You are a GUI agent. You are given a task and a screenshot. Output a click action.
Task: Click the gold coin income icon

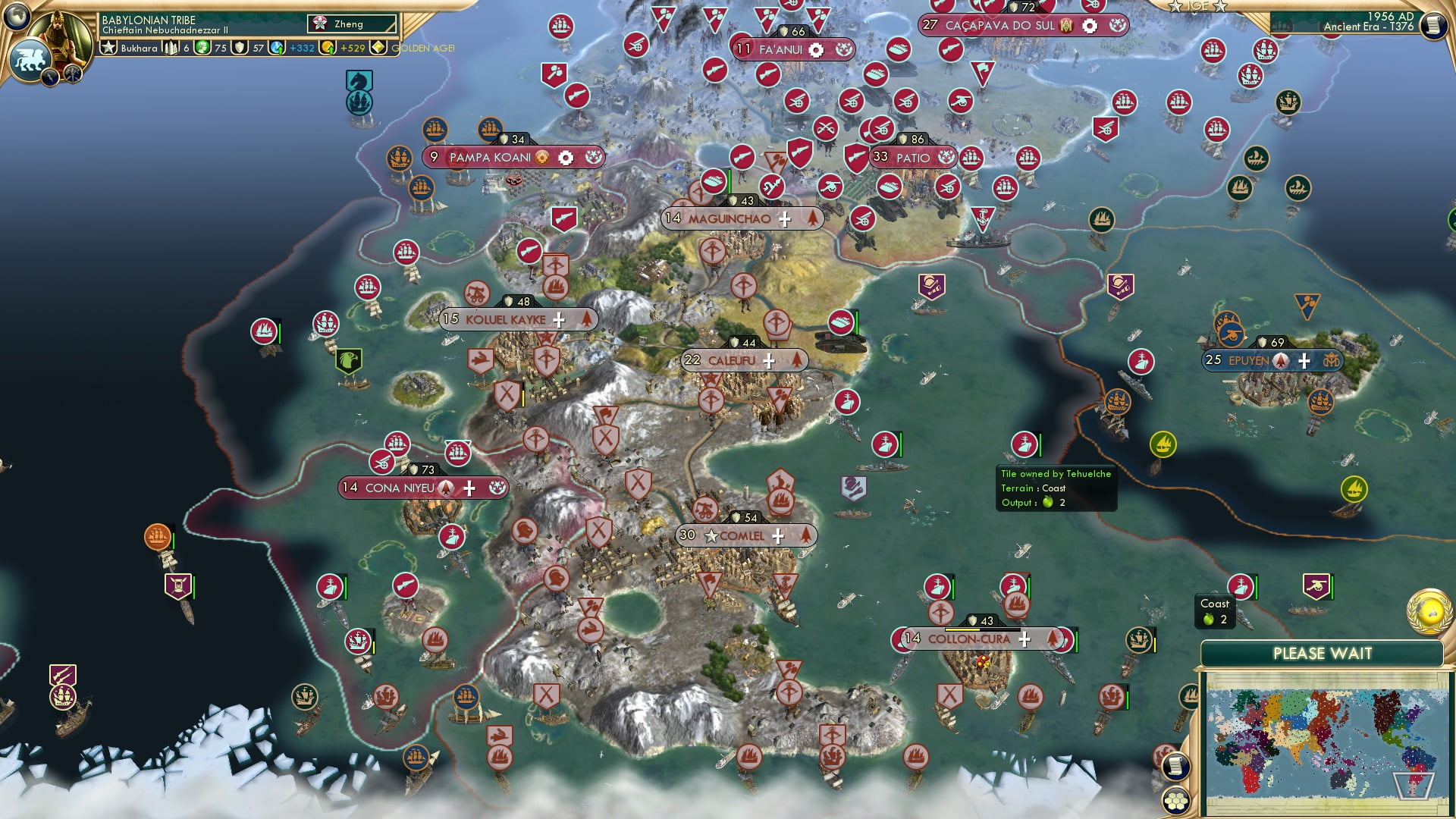click(x=328, y=48)
